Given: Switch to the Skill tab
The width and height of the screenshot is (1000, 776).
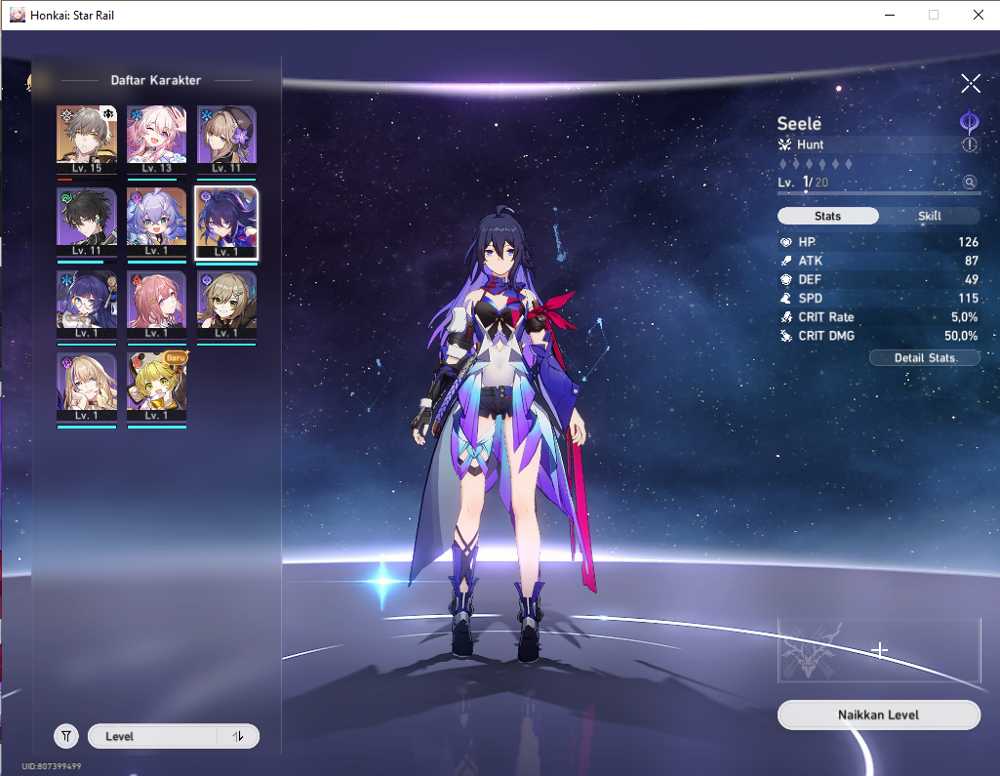Looking at the screenshot, I should (930, 216).
